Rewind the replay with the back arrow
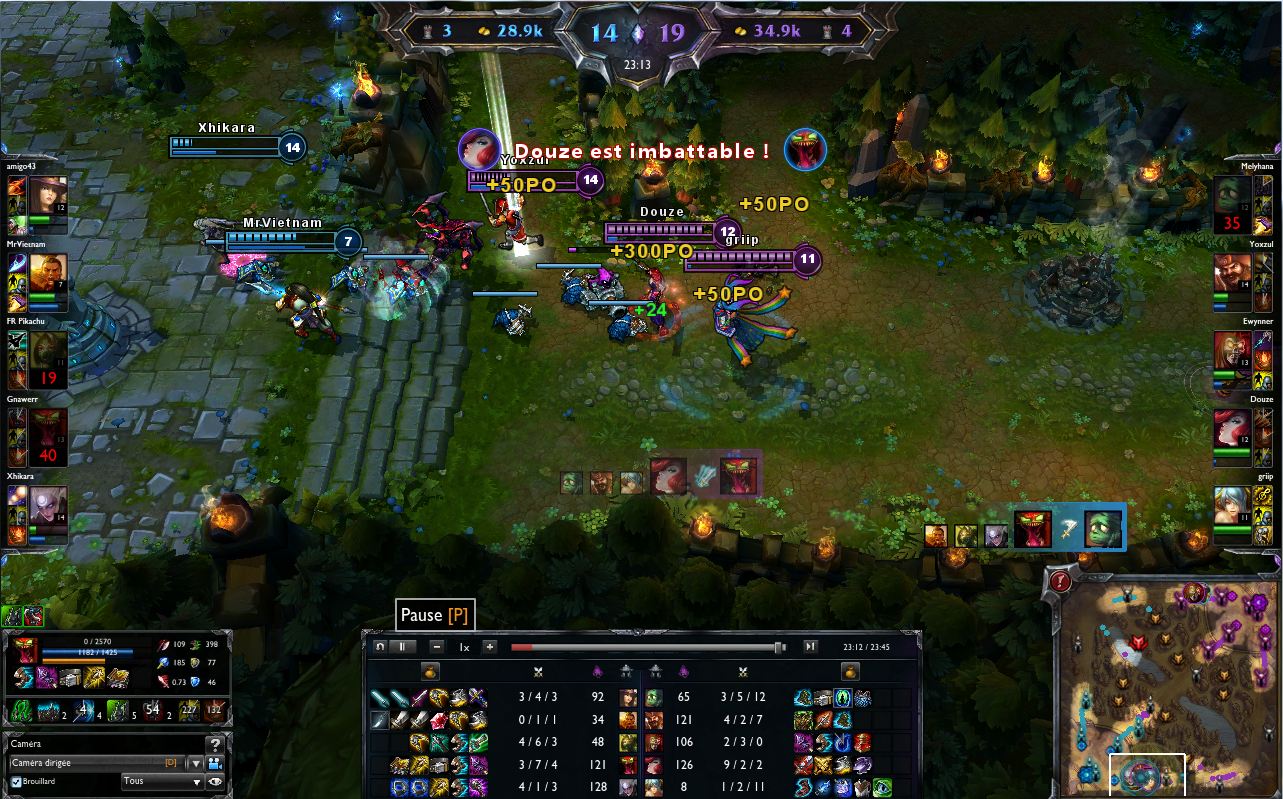Screen dimensions: 1283x799 tap(380, 647)
